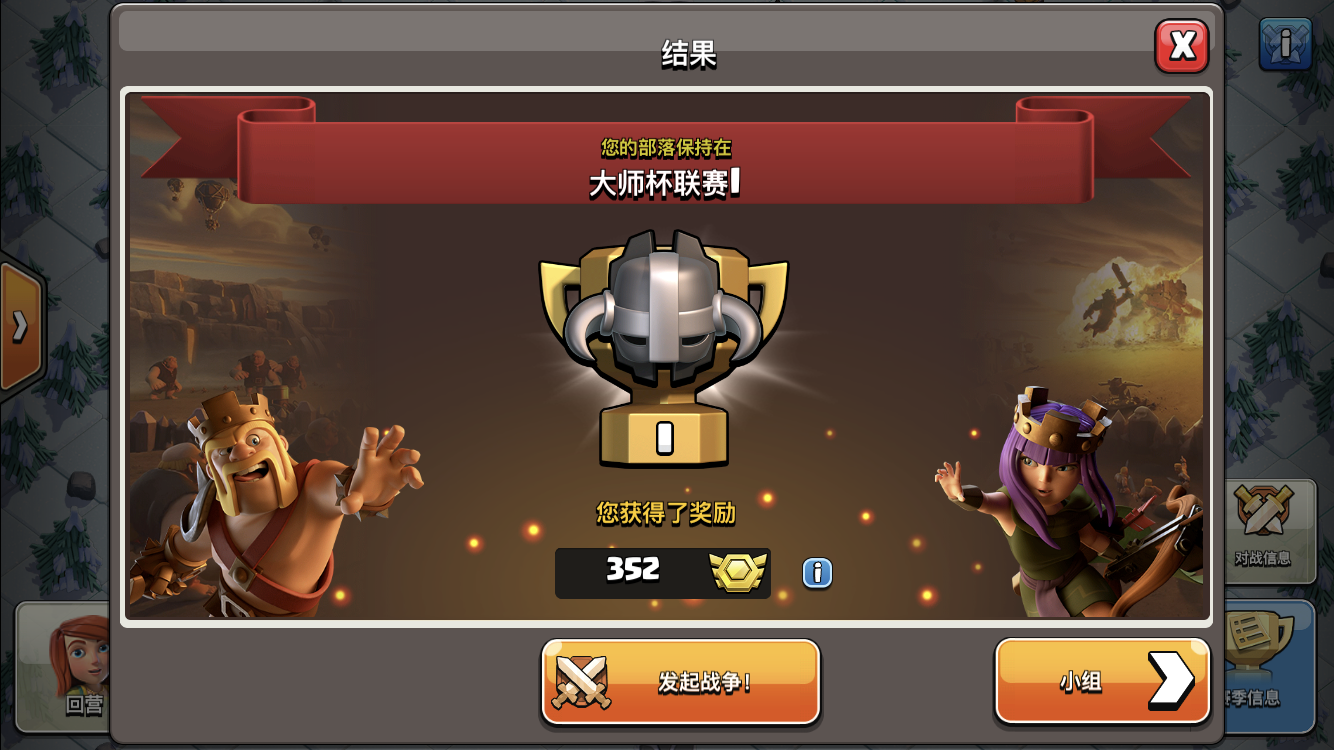This screenshot has width=1334, height=750.
Task: Tap the blue info icon in top right corner
Action: [1287, 42]
